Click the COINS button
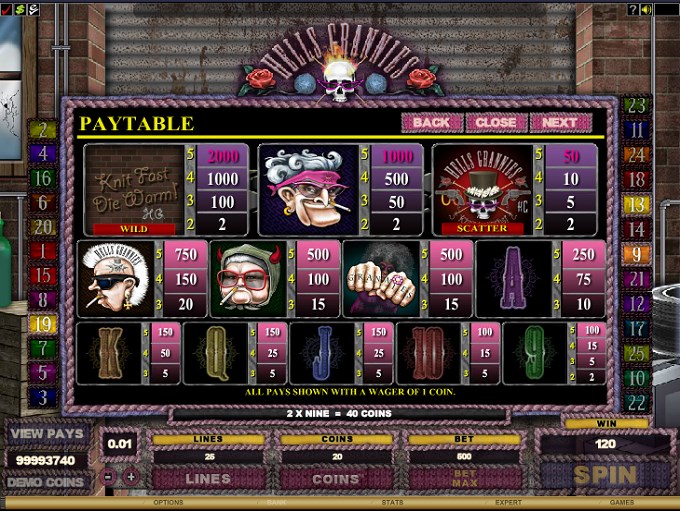Image resolution: width=680 pixels, height=511 pixels. click(336, 479)
